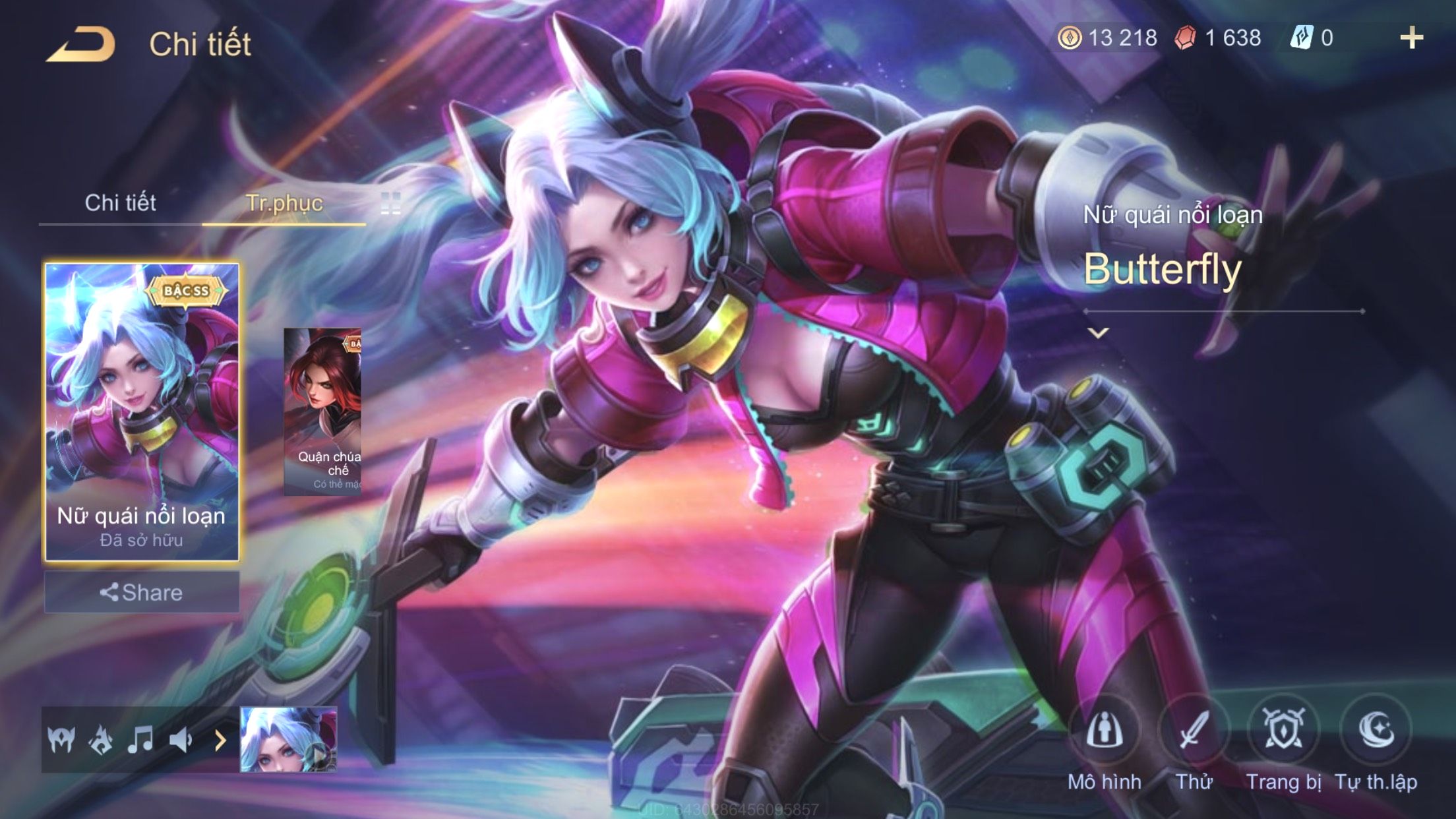This screenshot has width=1456, height=819.
Task: Click the speaker sound icon
Action: 180,740
